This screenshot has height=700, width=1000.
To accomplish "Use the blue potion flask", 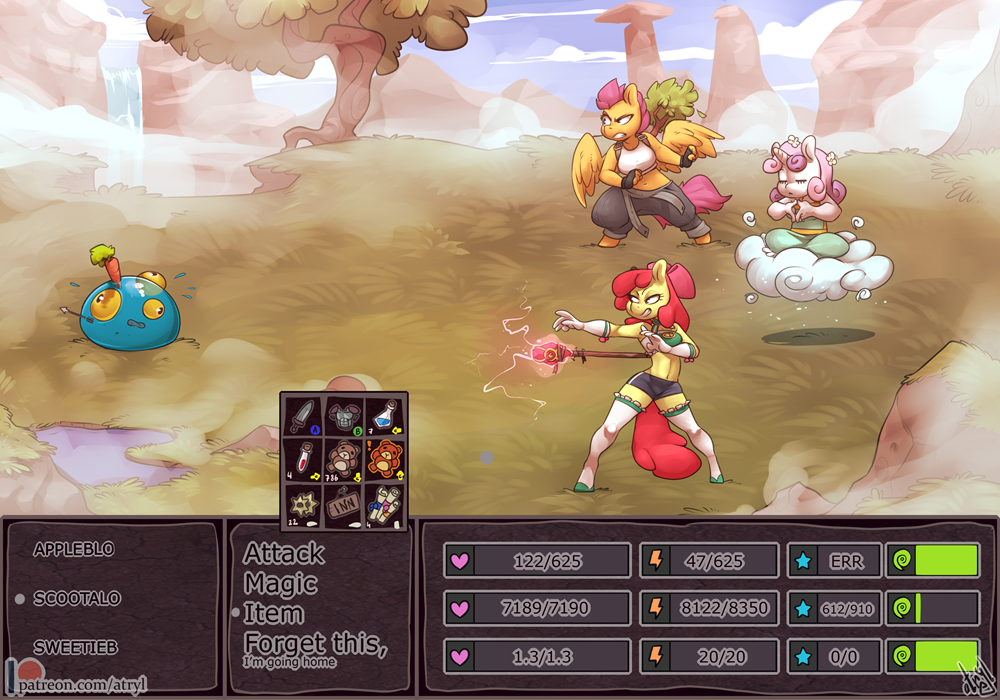I will pos(386,415).
